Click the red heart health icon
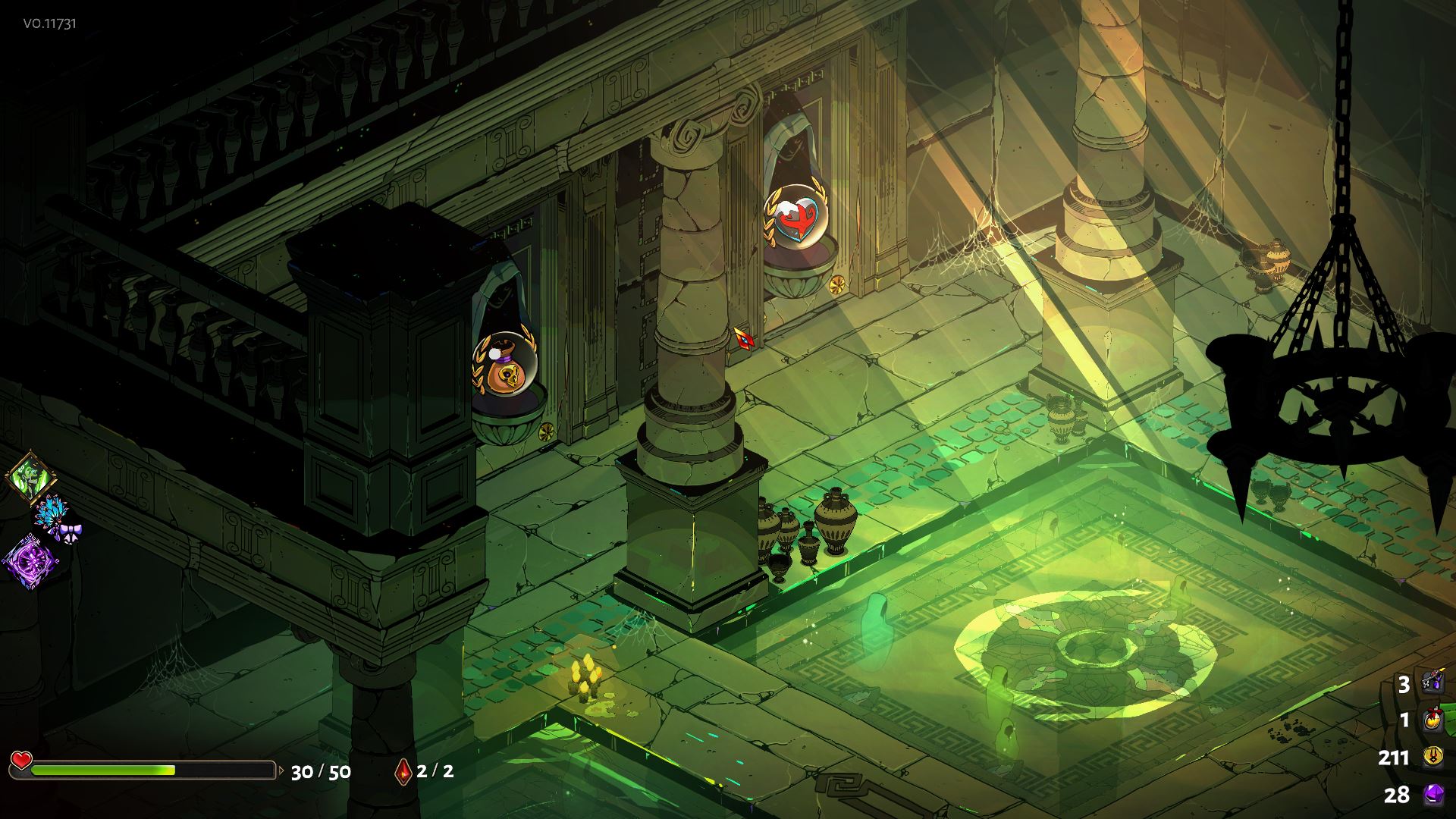The height and width of the screenshot is (819, 1456). [21, 759]
